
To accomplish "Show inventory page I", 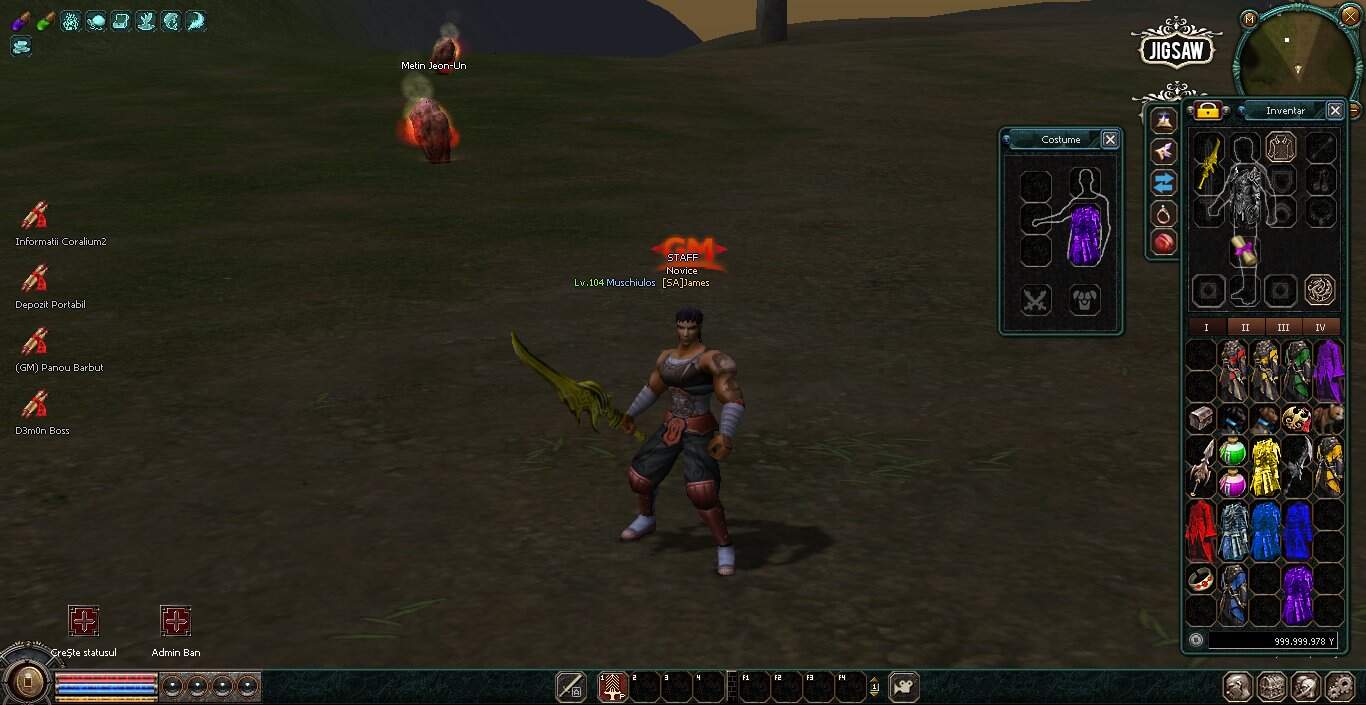I will click(1206, 327).
